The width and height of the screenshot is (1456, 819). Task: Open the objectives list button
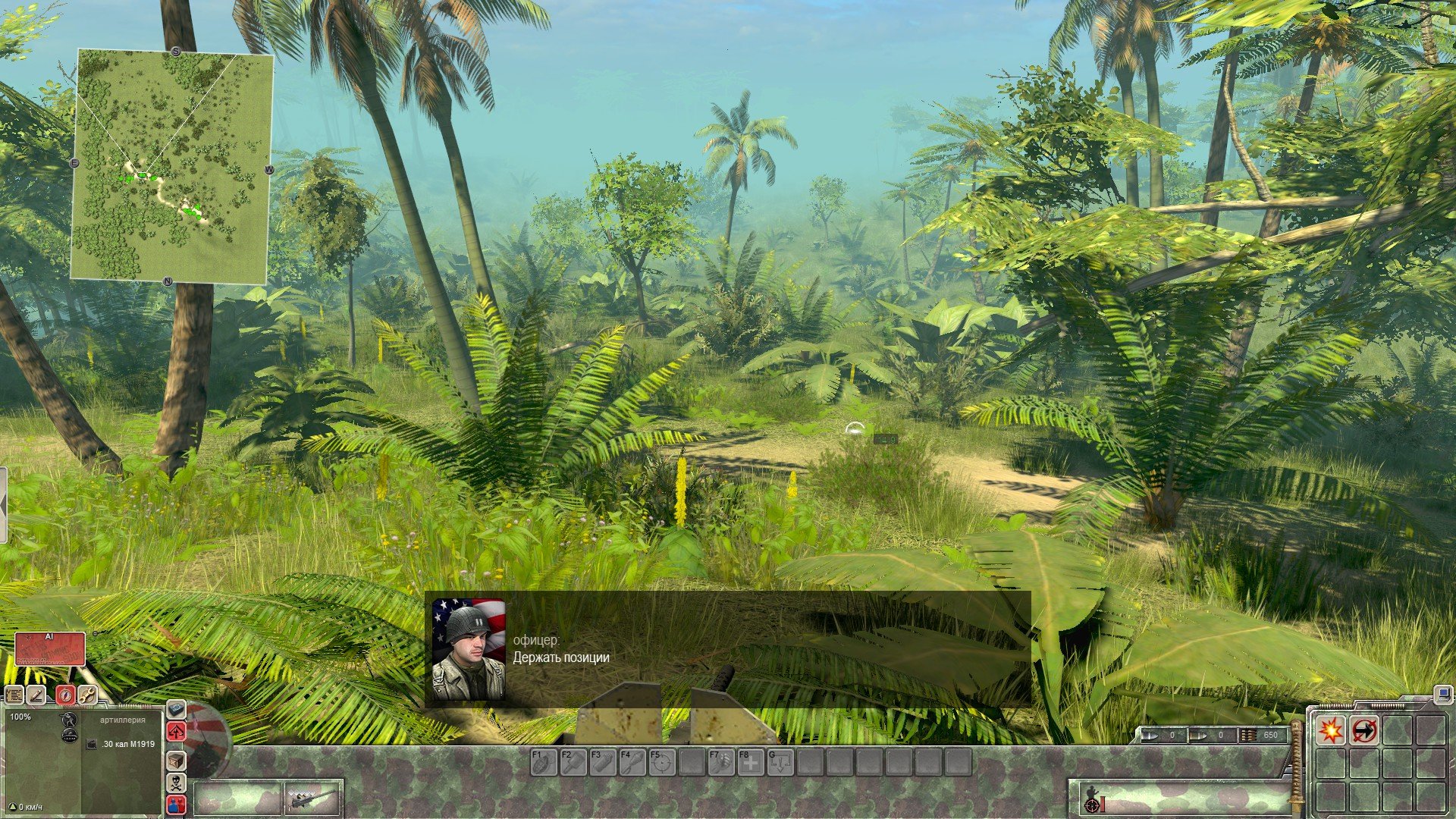tap(14, 694)
